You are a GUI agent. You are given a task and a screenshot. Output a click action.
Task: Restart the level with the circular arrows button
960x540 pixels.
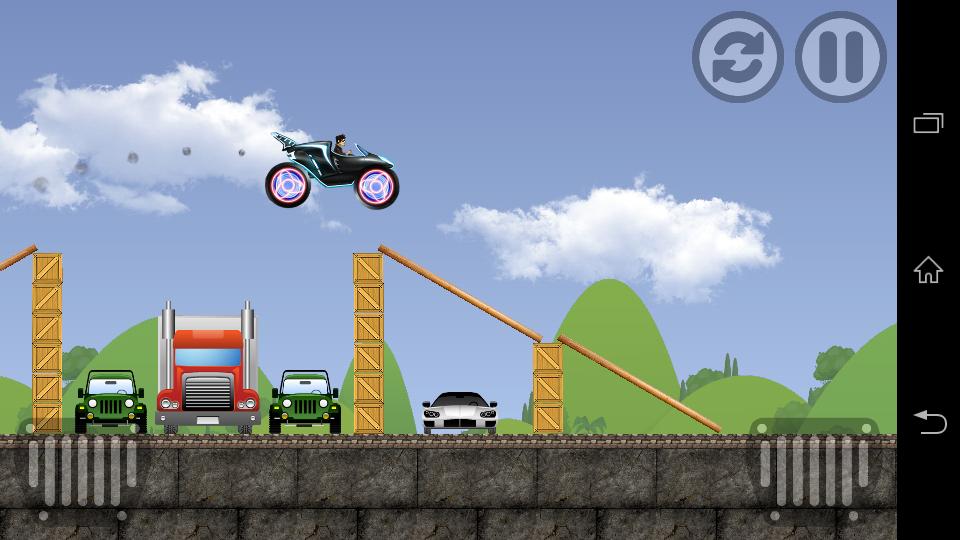click(737, 57)
